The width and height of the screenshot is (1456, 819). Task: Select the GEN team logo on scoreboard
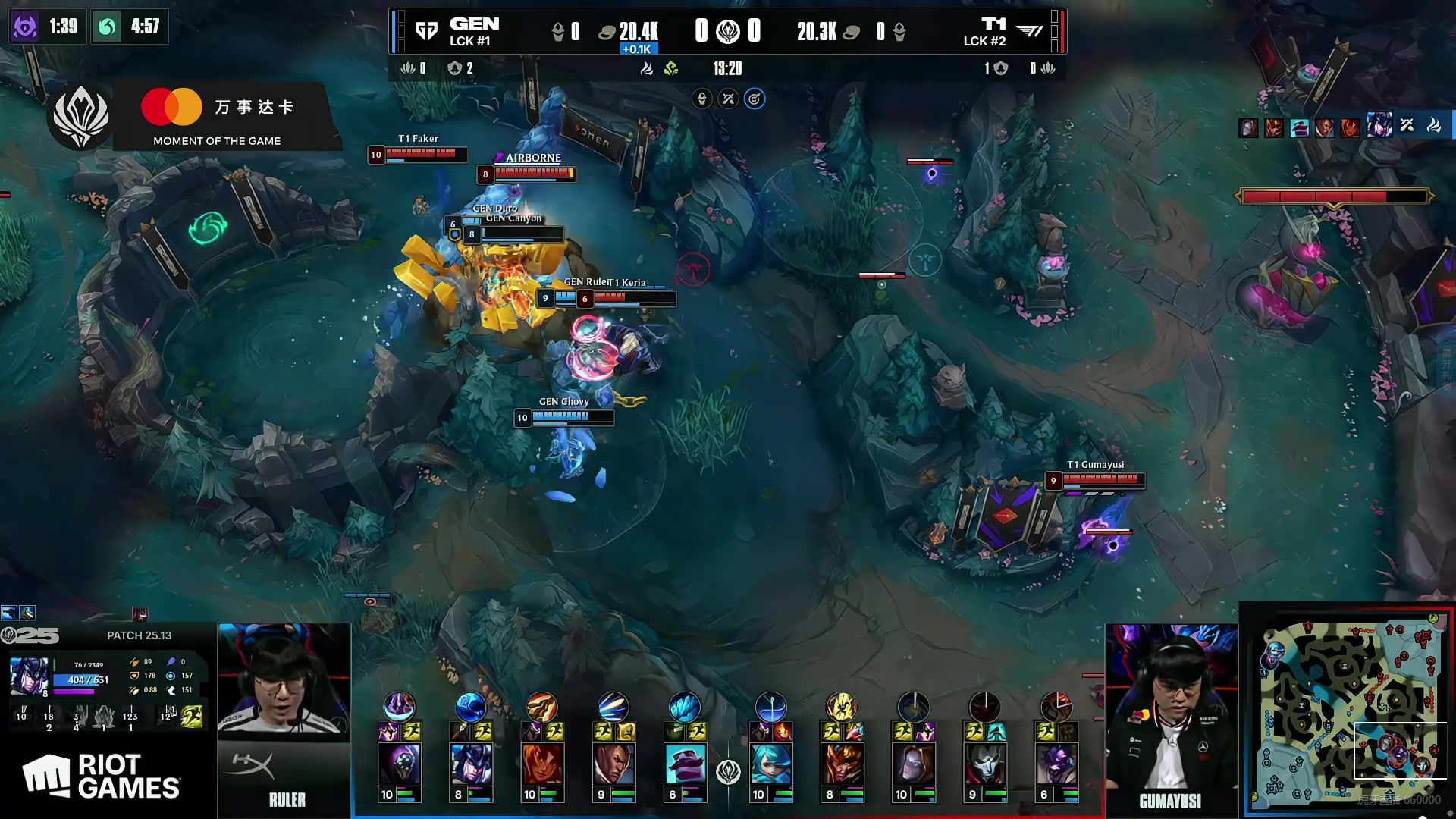427,31
